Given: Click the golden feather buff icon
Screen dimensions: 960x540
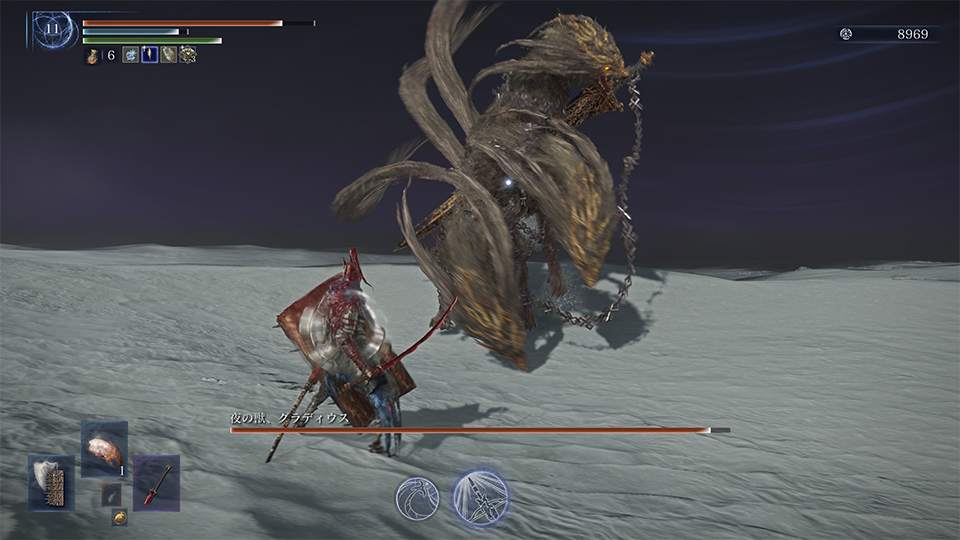Looking at the screenshot, I should [x=150, y=56].
